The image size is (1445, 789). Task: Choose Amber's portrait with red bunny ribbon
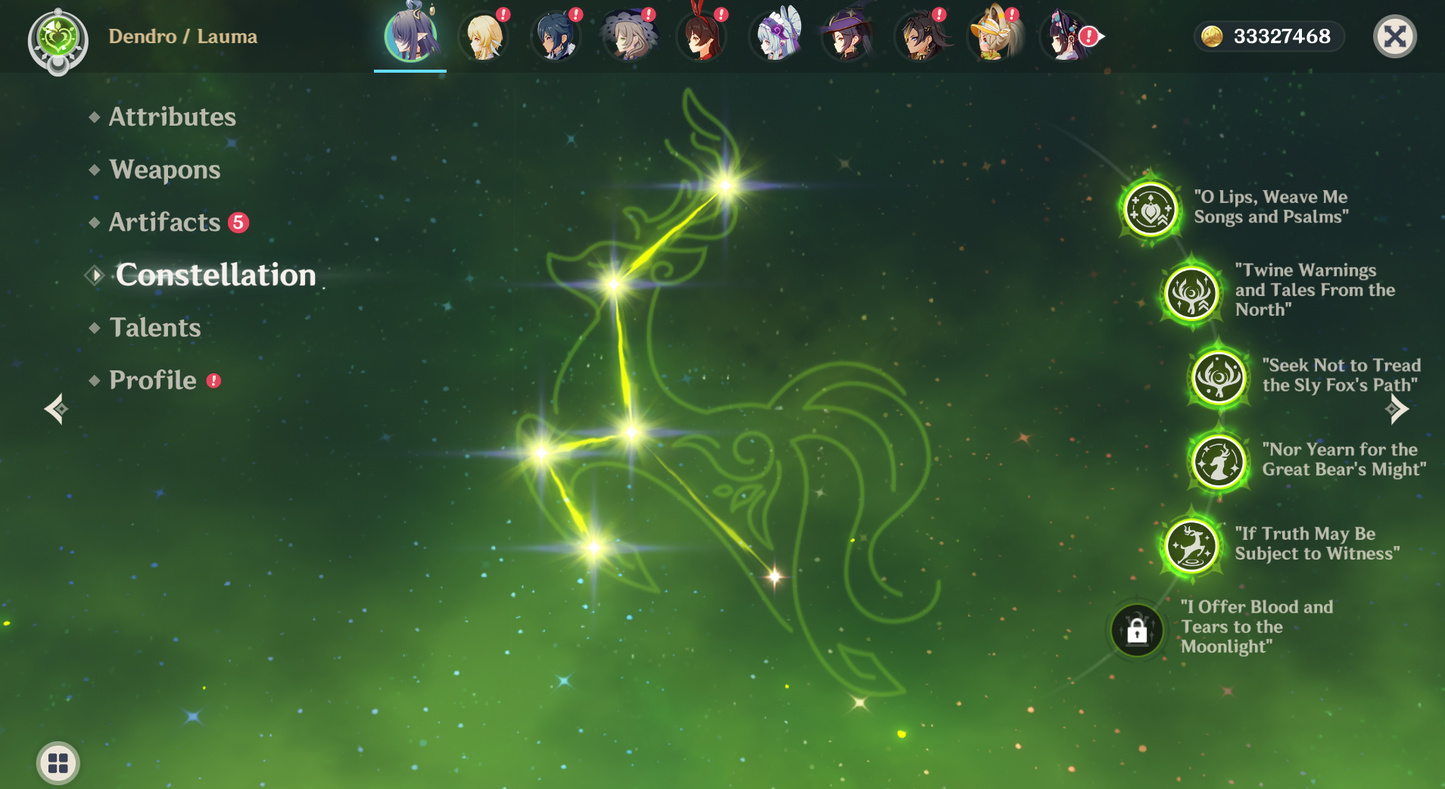pyautogui.click(x=701, y=37)
